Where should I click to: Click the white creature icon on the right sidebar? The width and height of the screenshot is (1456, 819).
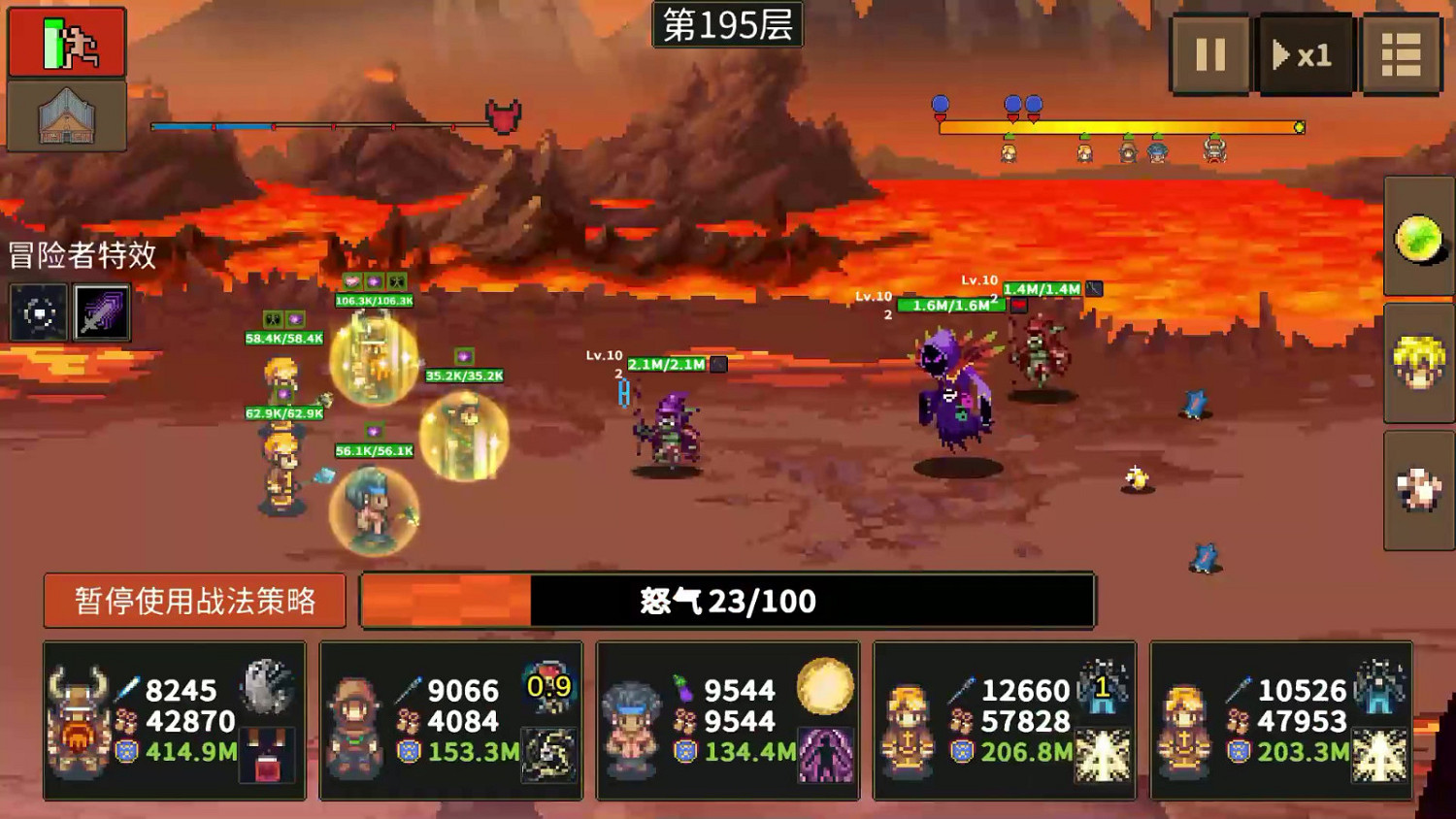click(1416, 487)
